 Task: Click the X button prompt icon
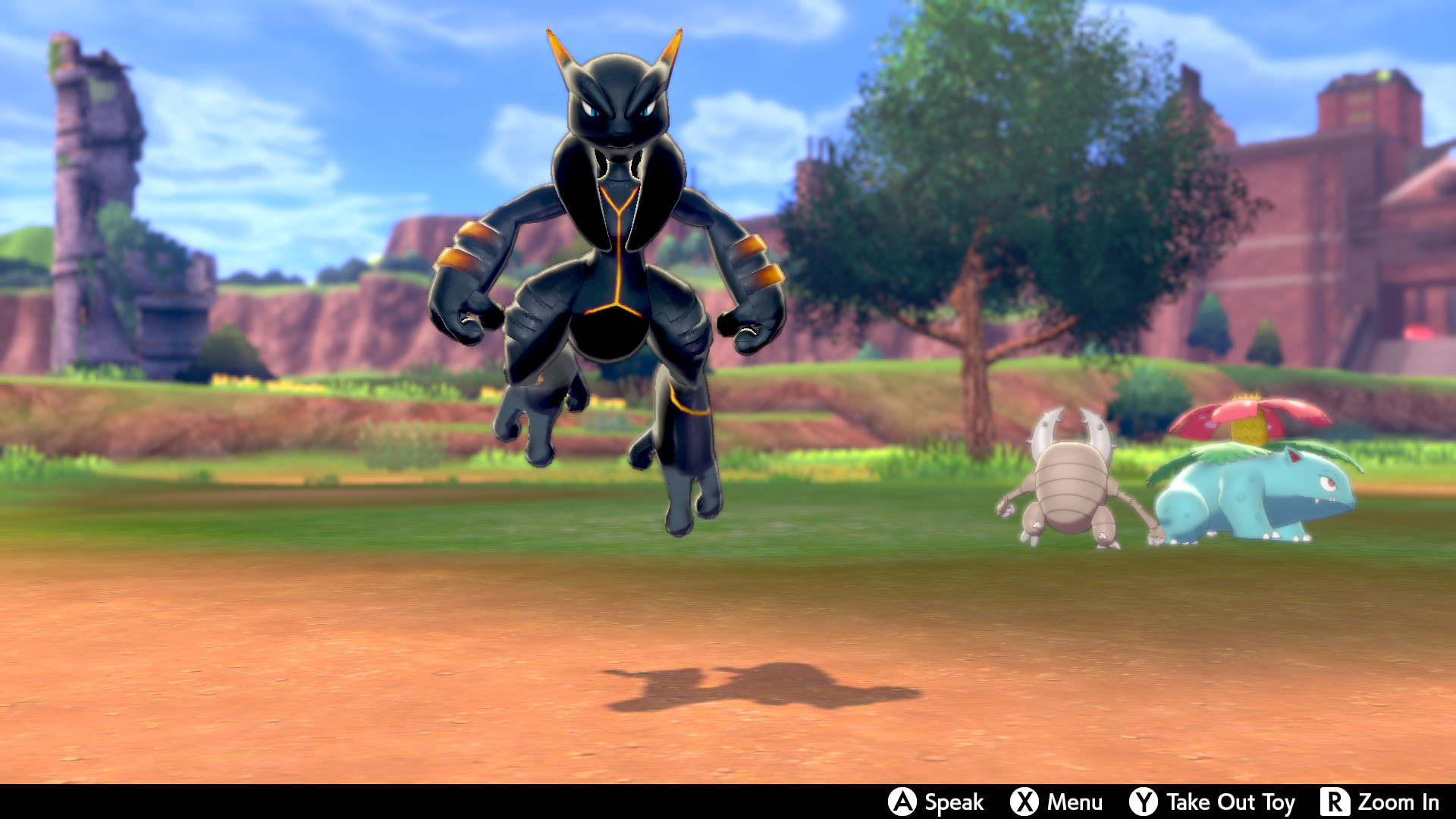click(x=1024, y=802)
